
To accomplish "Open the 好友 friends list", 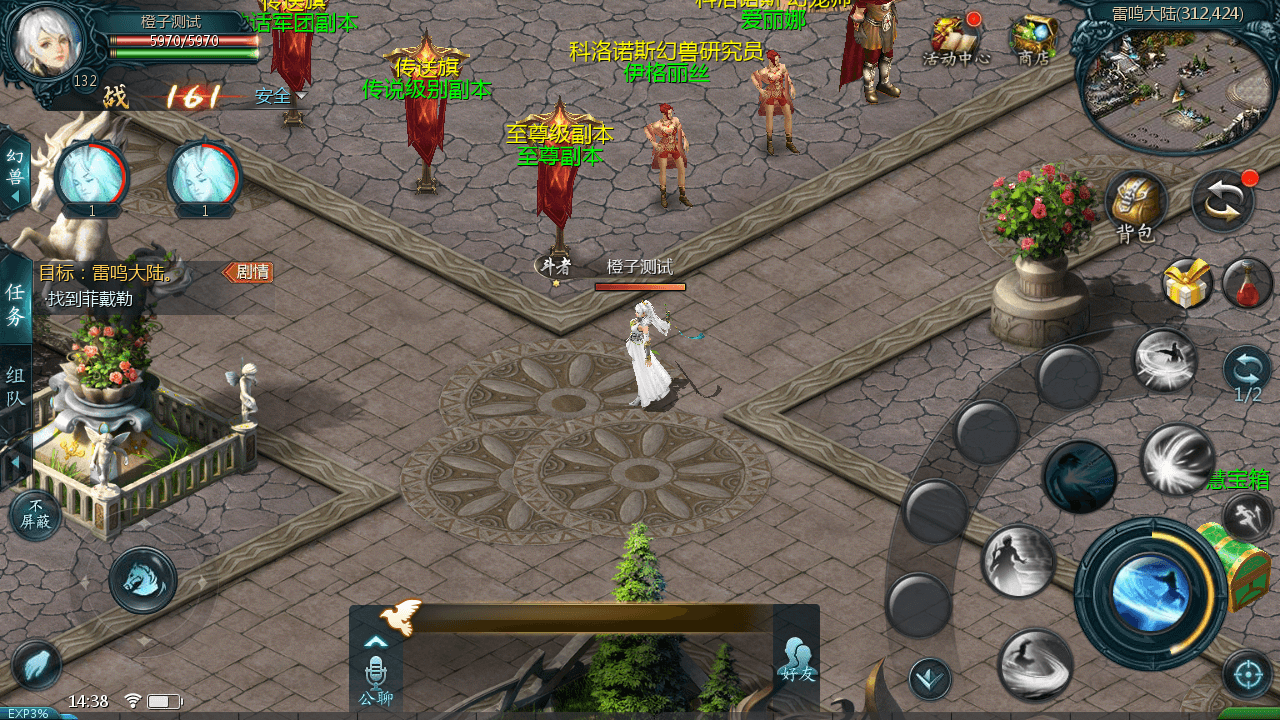I will tap(796, 660).
